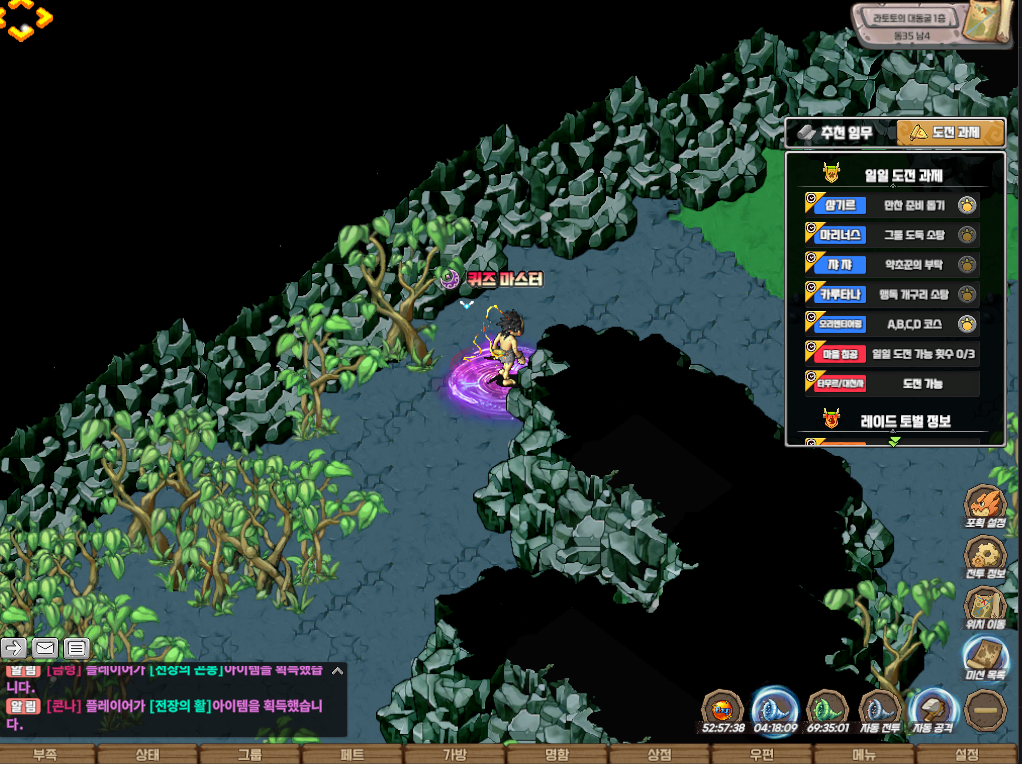Image resolution: width=1022 pixels, height=764 pixels.
Task: Open the mail envelope button above chat
Action: (x=45, y=647)
